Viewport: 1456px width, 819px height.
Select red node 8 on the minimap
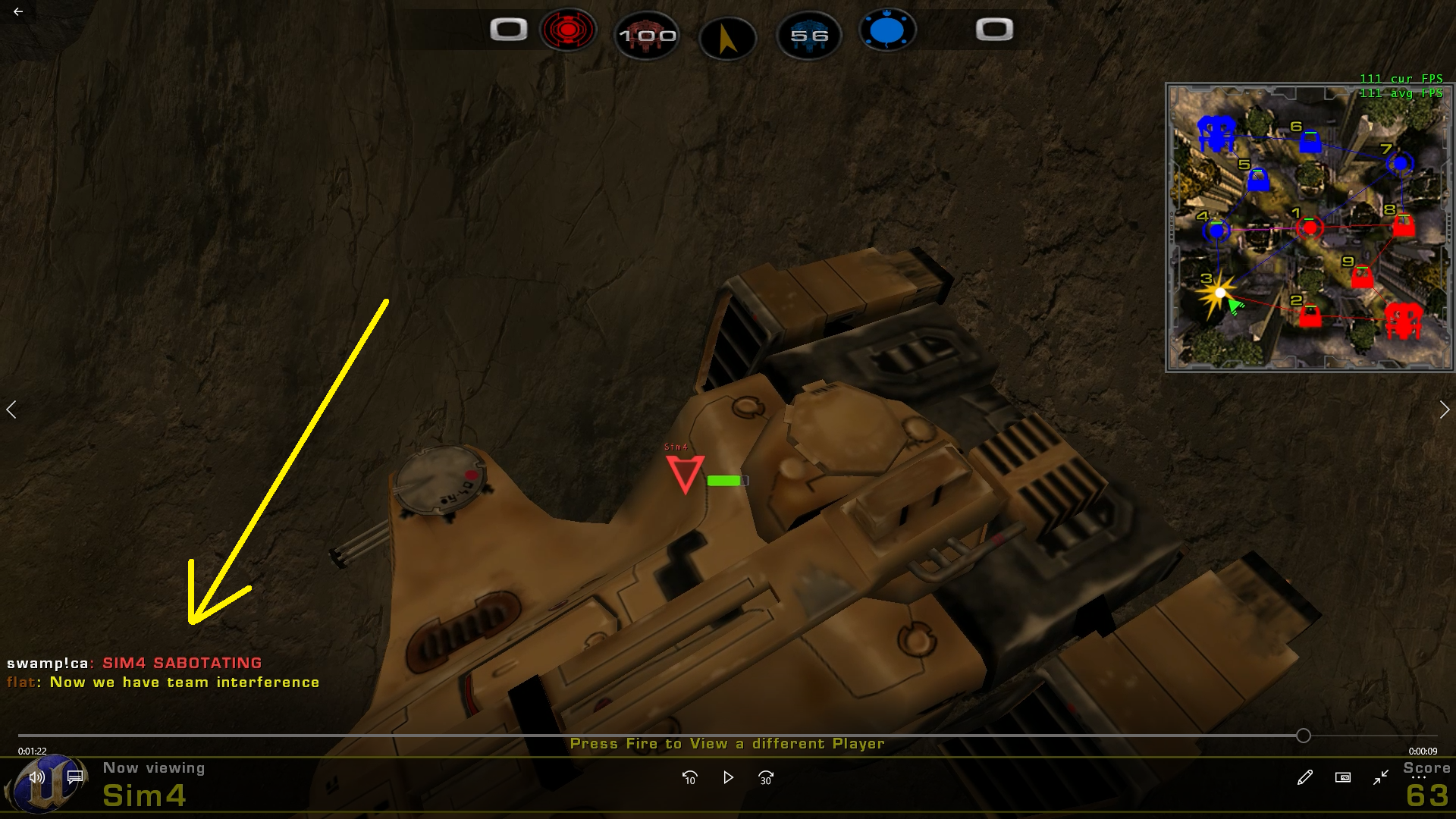(x=1403, y=225)
